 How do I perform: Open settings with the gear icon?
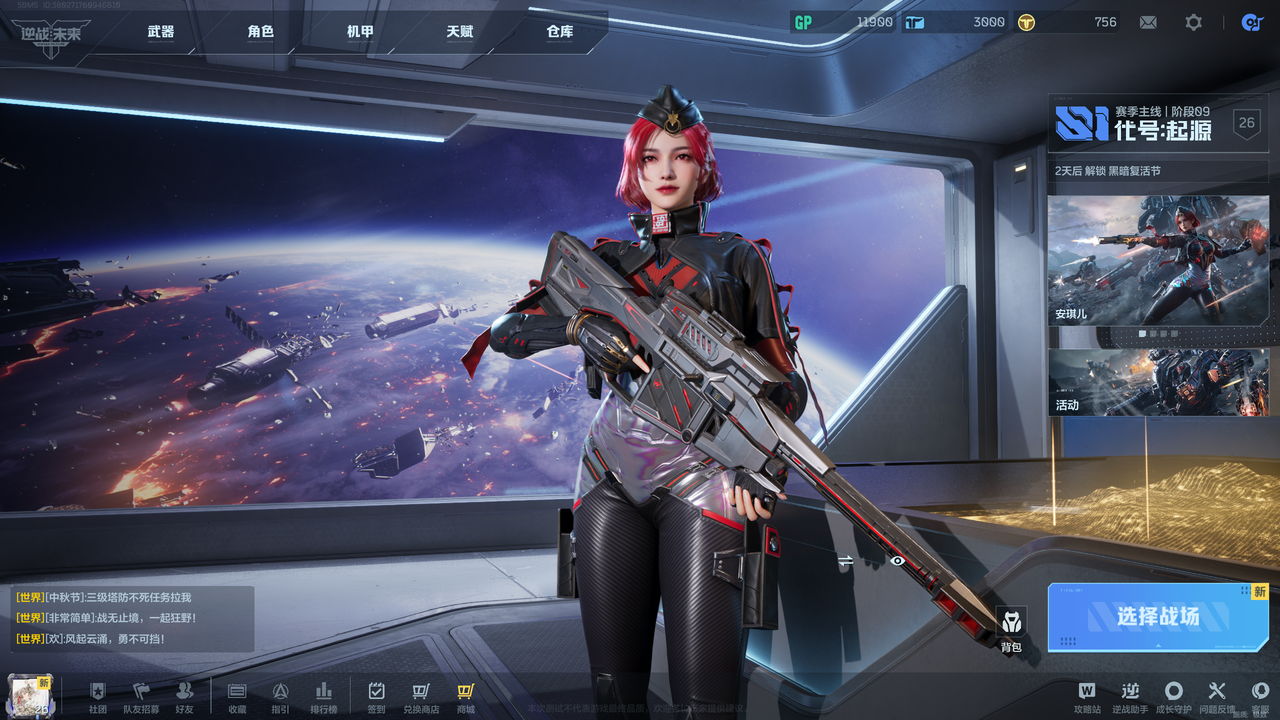1193,22
